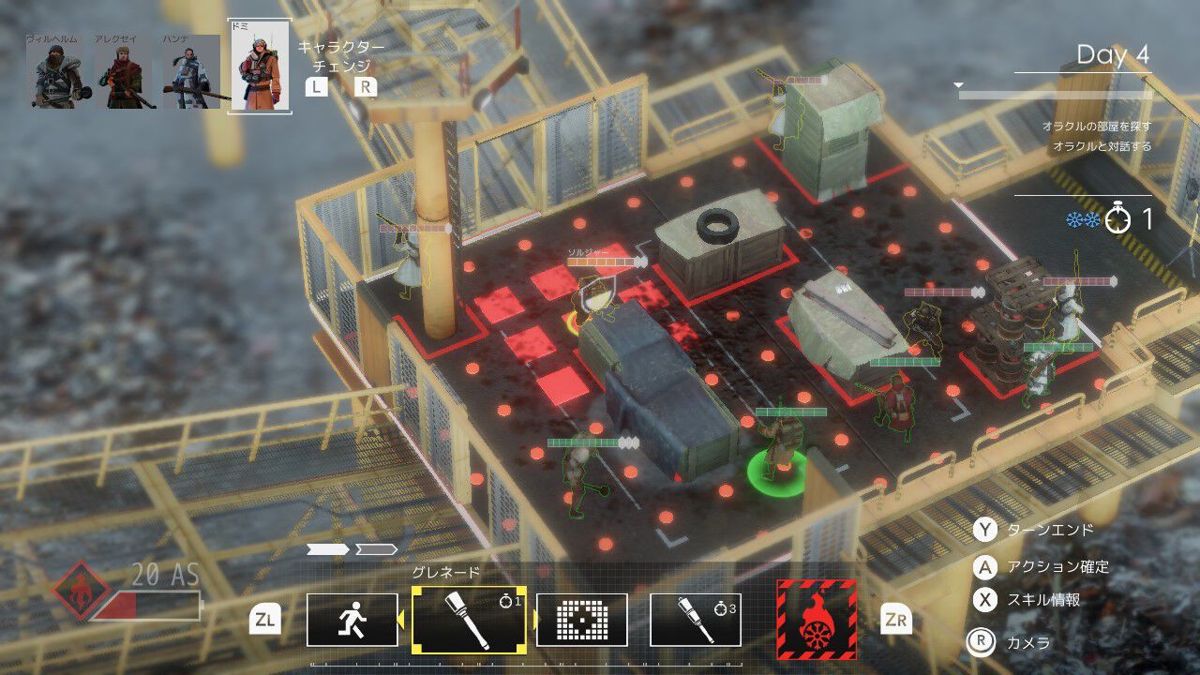Viewport: 1200px width, 675px height.
Task: Choose the ハンナ character portrait
Action: [x=191, y=73]
